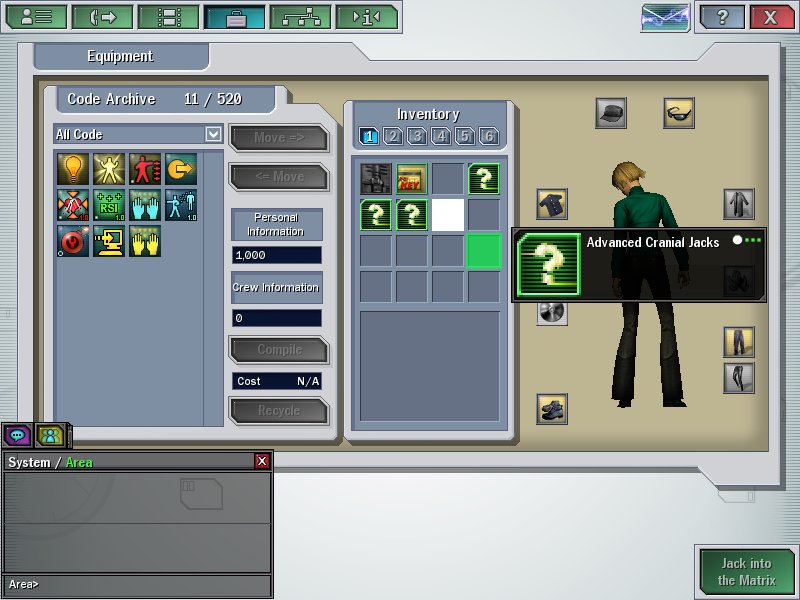Open the briefcase inventory toolbar tab

click(235, 17)
